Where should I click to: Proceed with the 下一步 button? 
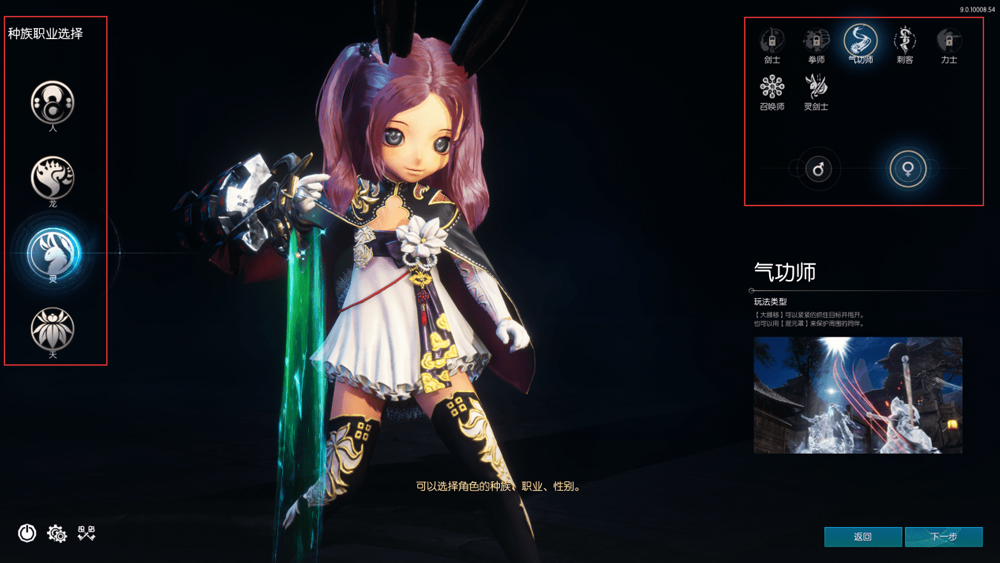coord(943,537)
